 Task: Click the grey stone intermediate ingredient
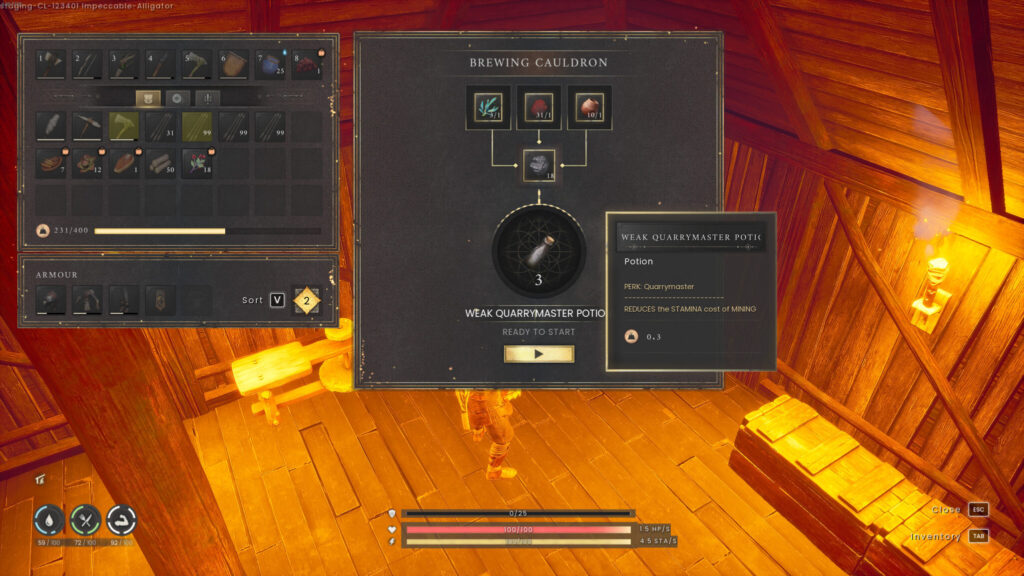[x=539, y=165]
